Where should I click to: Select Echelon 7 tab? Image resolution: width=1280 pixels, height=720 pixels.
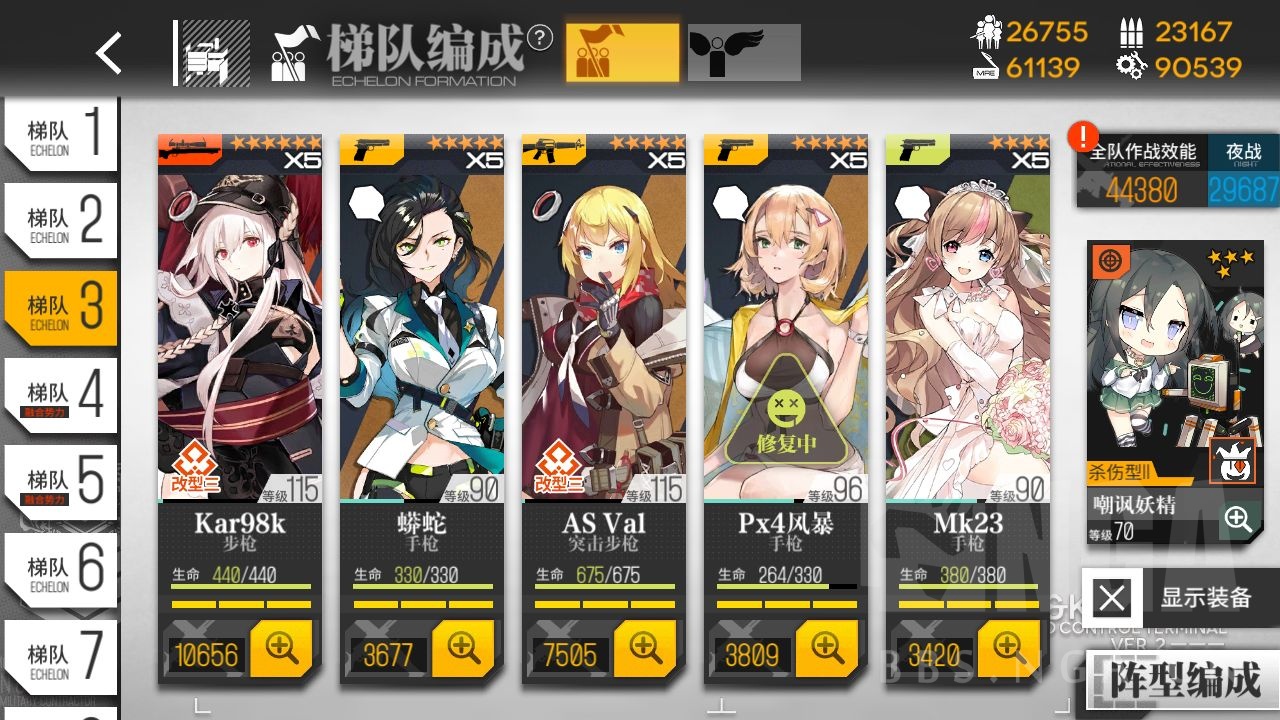(60, 657)
